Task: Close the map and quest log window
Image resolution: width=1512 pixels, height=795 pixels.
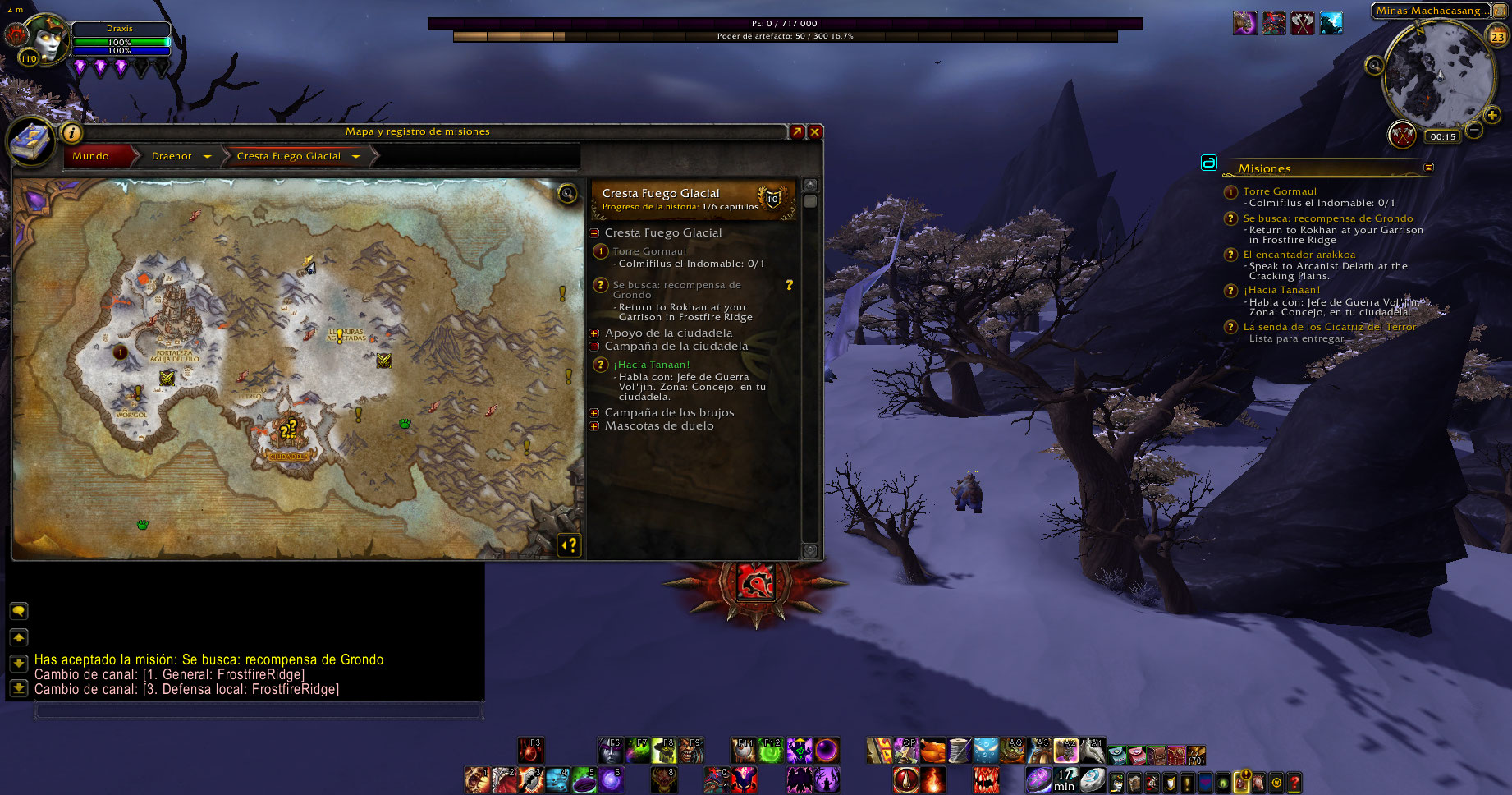Action: point(815,131)
